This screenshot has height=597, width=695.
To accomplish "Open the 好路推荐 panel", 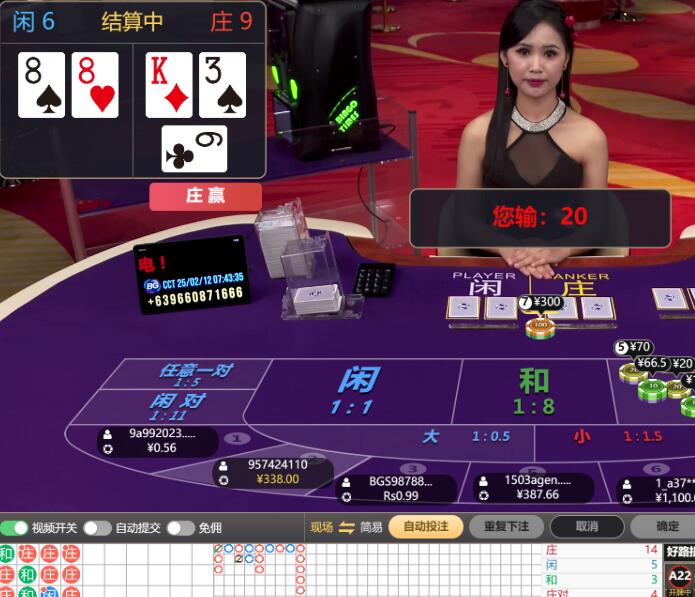I will pos(680,551).
